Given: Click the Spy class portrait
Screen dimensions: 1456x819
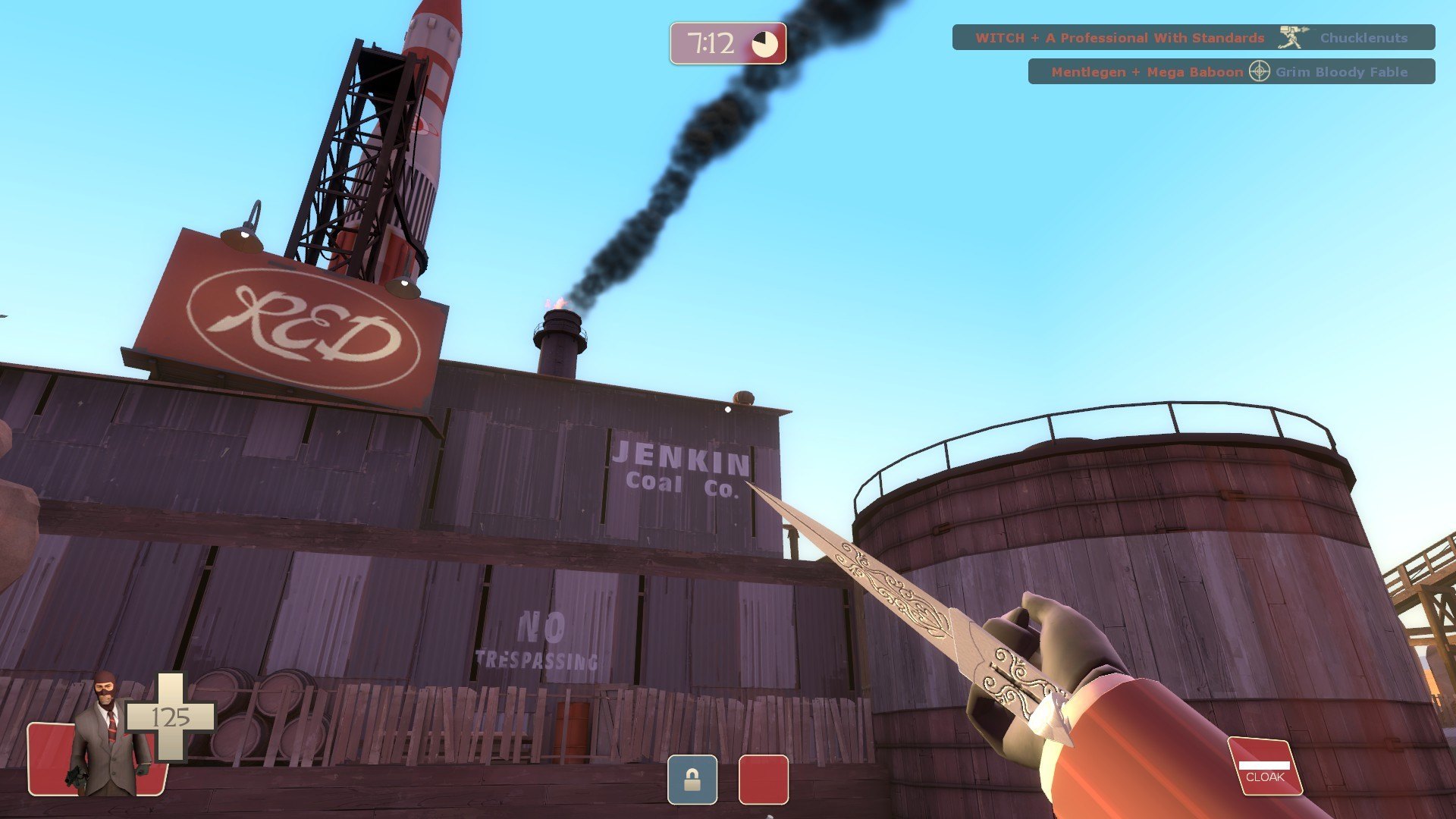Looking at the screenshot, I should pyautogui.click(x=108, y=736).
